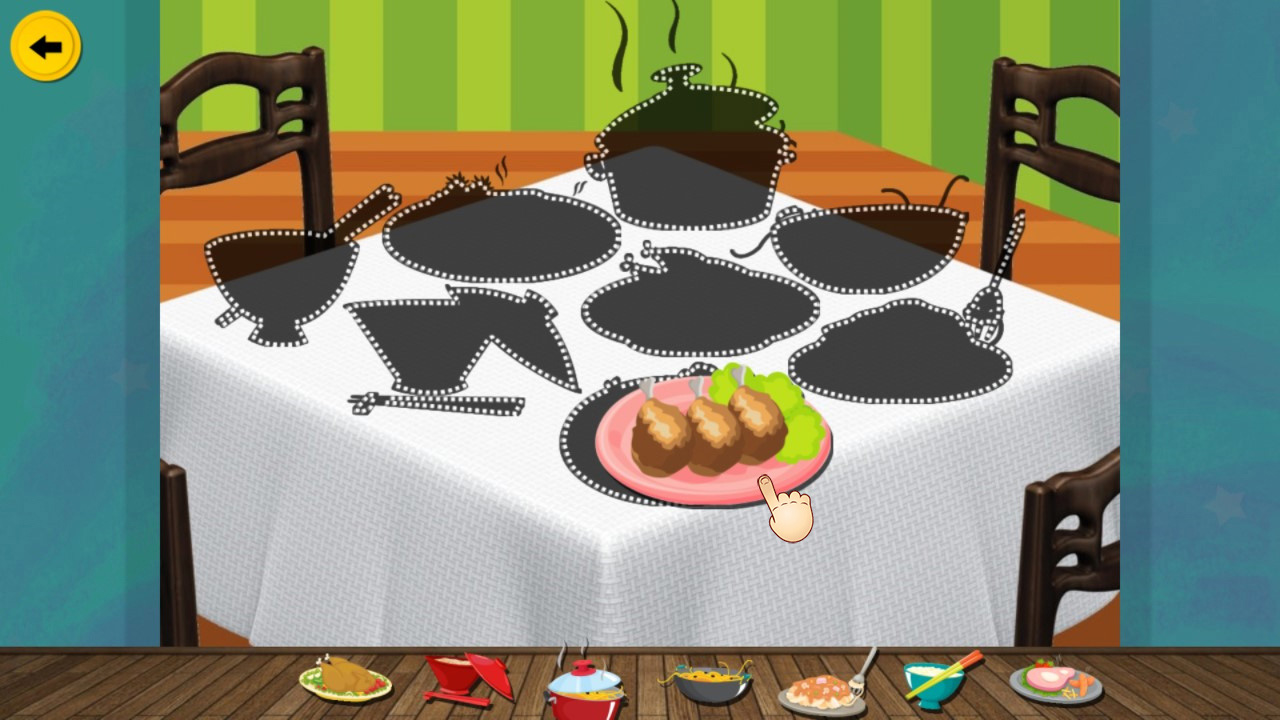Tap the yellow back arrow button

point(44,44)
